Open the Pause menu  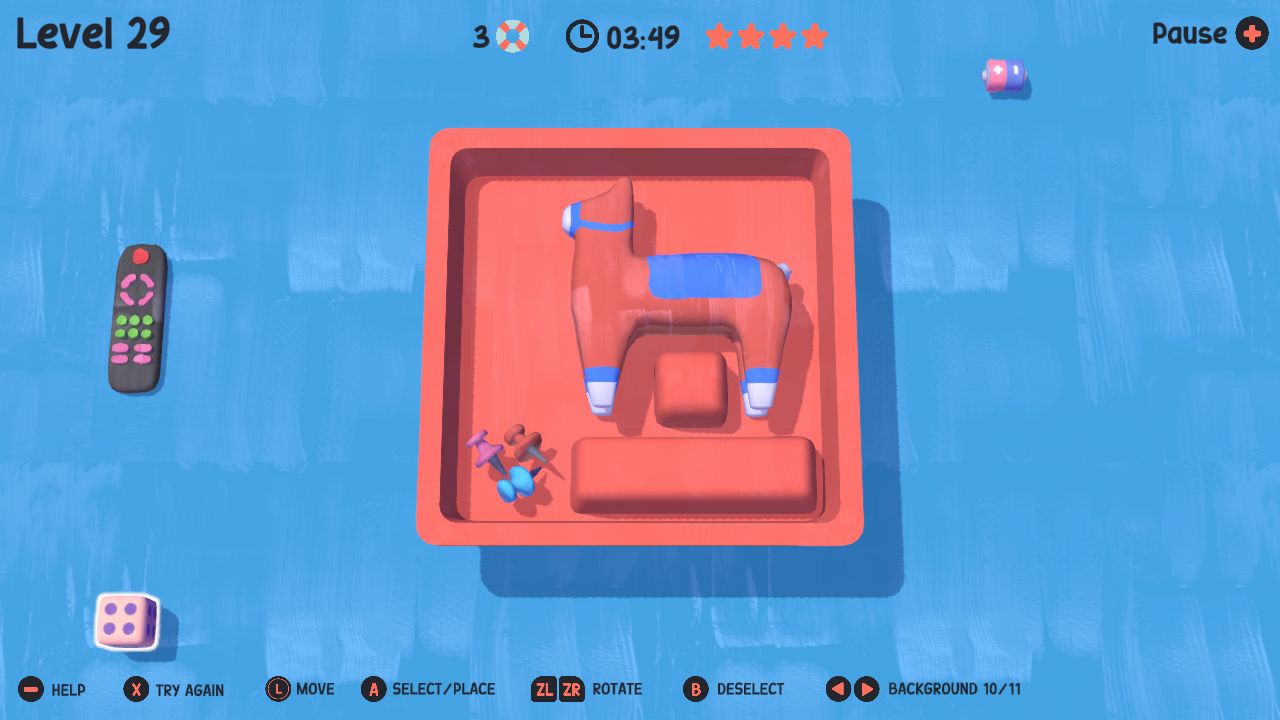click(1189, 35)
